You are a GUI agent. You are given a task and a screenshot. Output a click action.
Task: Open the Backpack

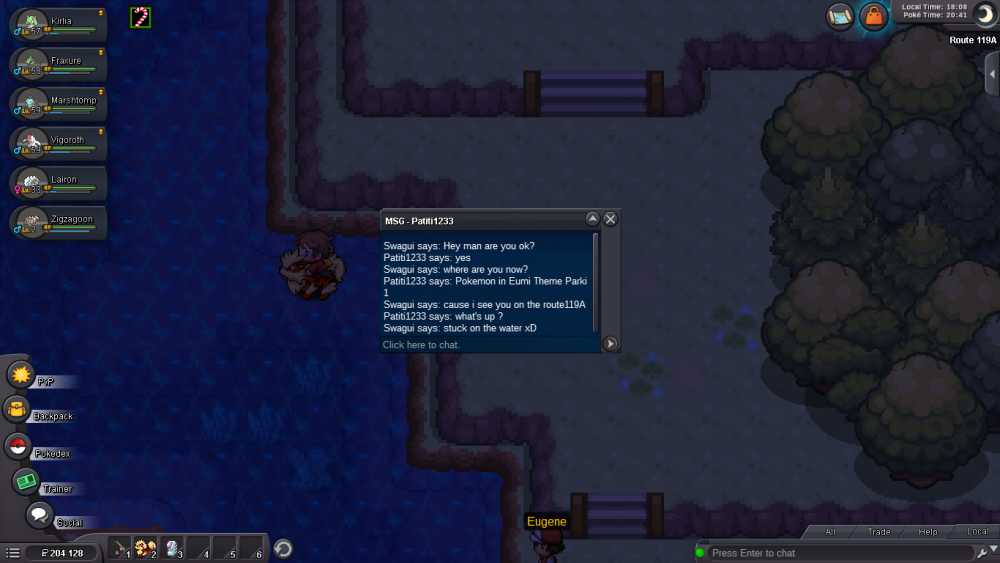coord(17,410)
